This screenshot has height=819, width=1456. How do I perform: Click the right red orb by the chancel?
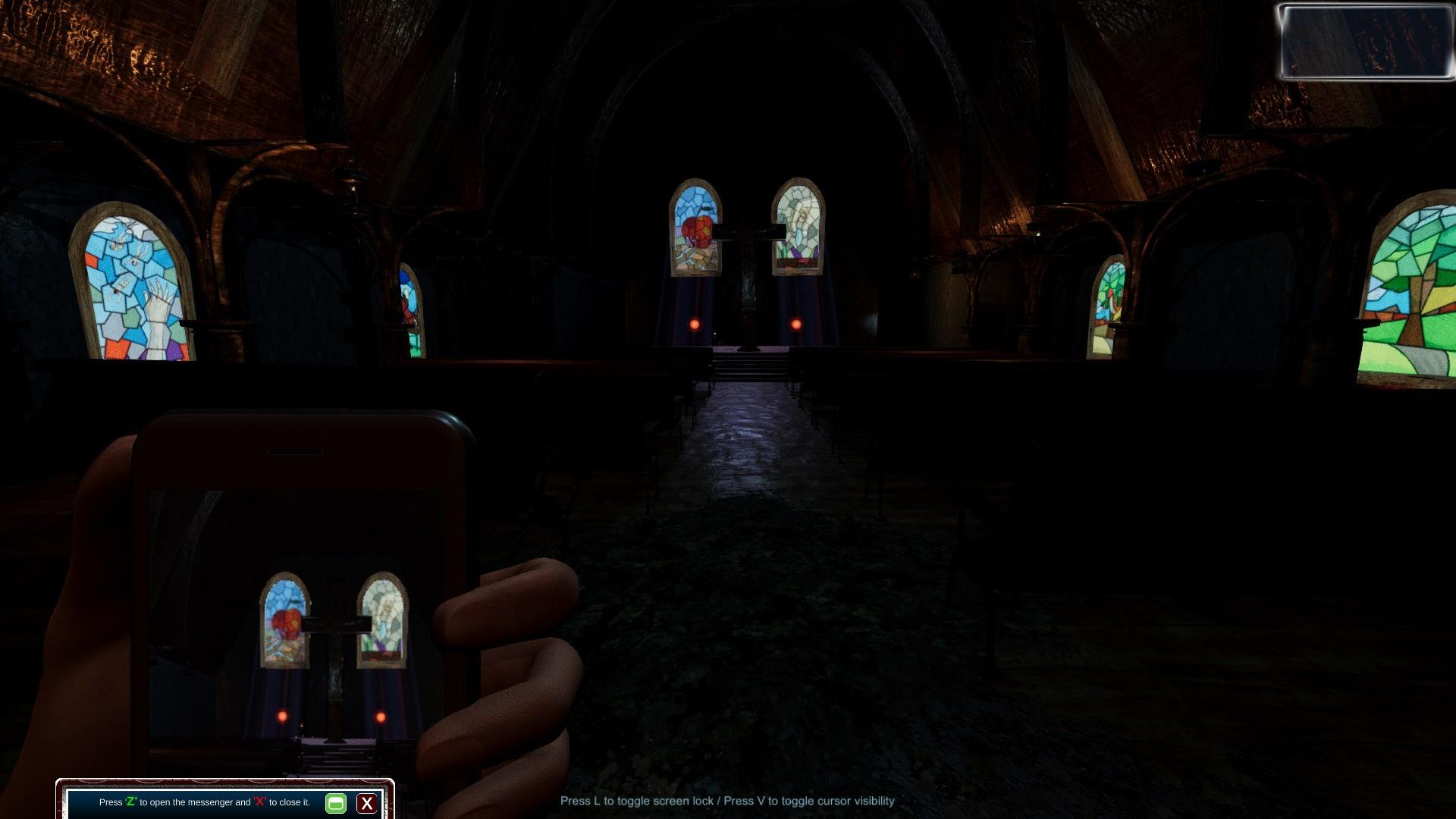click(795, 325)
